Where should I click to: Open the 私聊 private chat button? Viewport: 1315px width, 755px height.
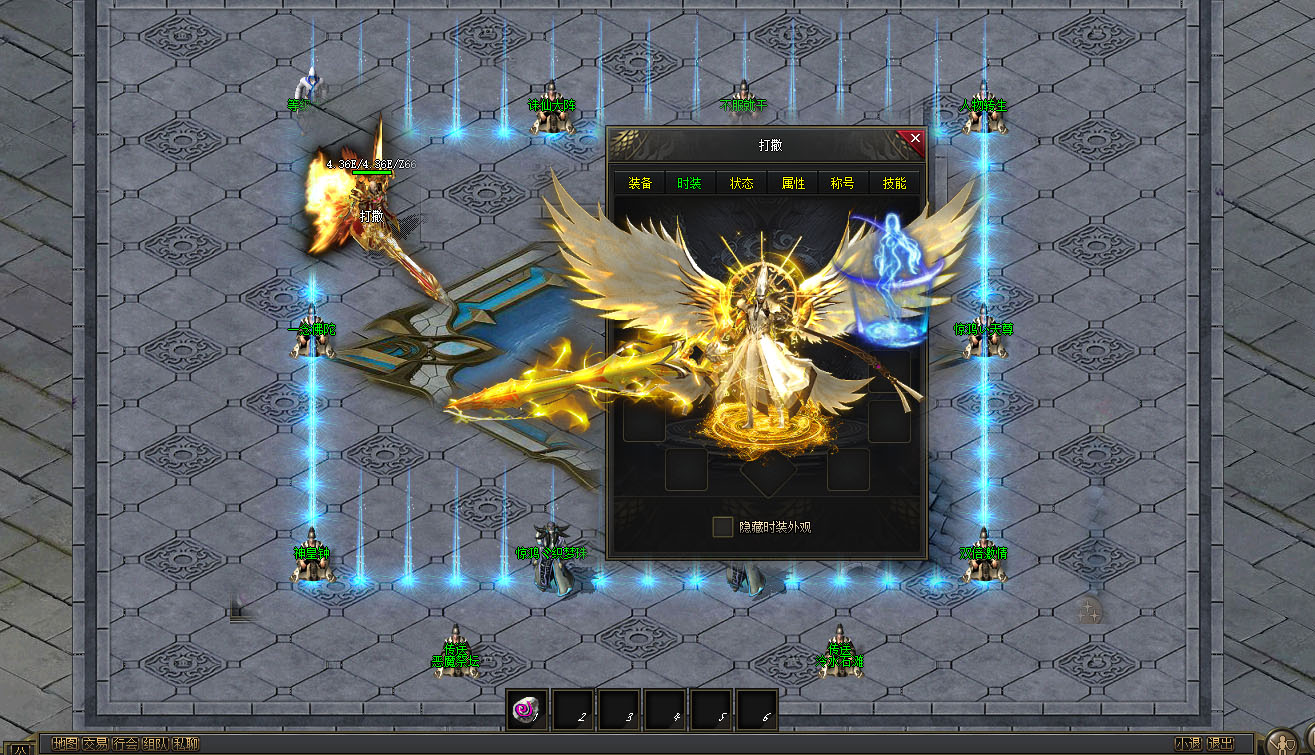coord(186,744)
